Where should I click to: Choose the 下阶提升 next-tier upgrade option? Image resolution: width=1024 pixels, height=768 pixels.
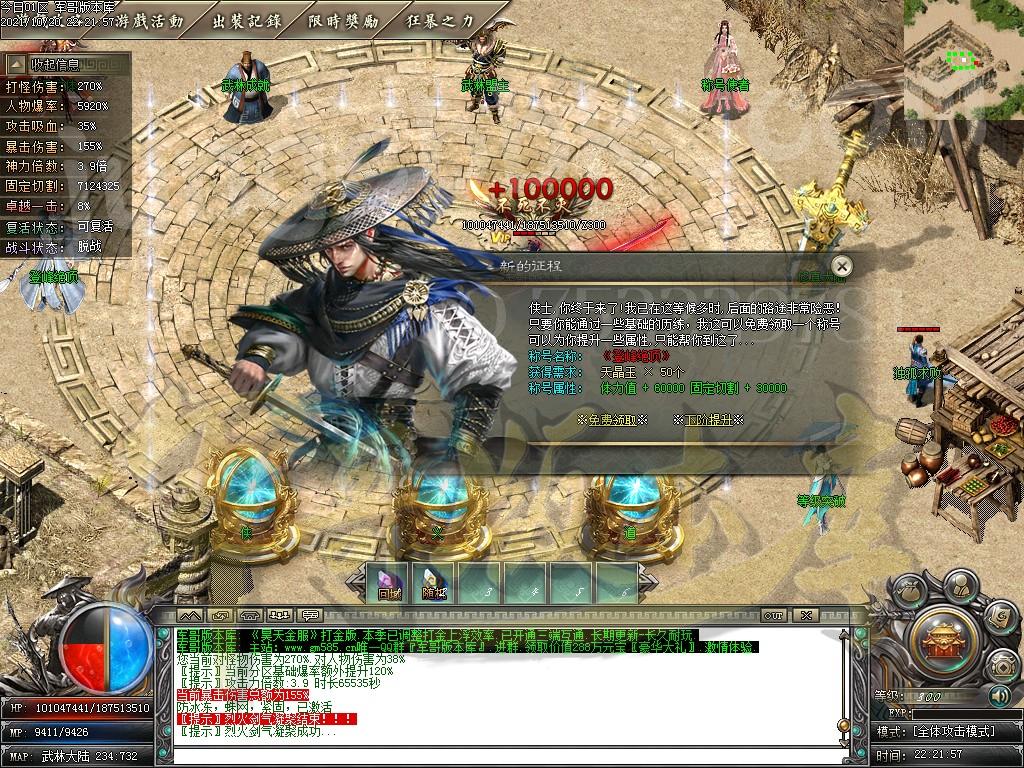707,420
